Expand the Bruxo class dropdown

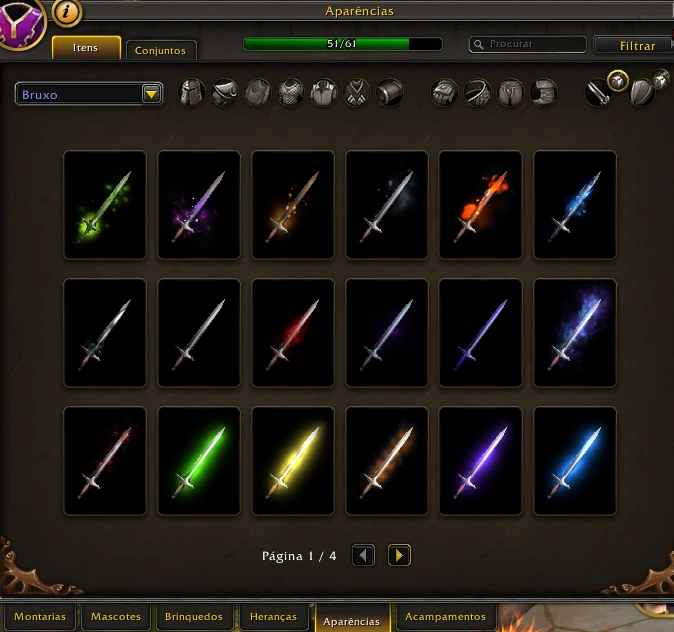pos(152,94)
